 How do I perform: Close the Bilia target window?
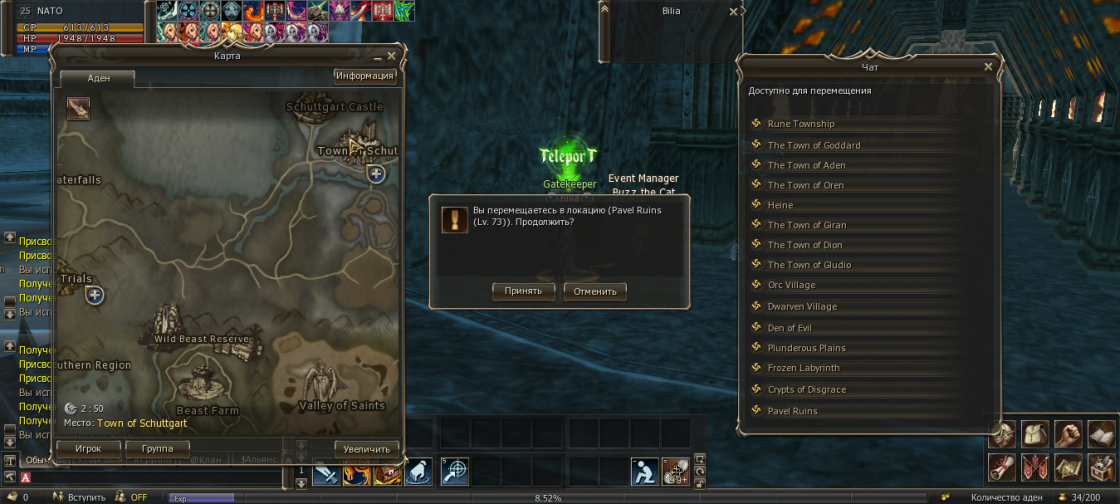click(733, 12)
